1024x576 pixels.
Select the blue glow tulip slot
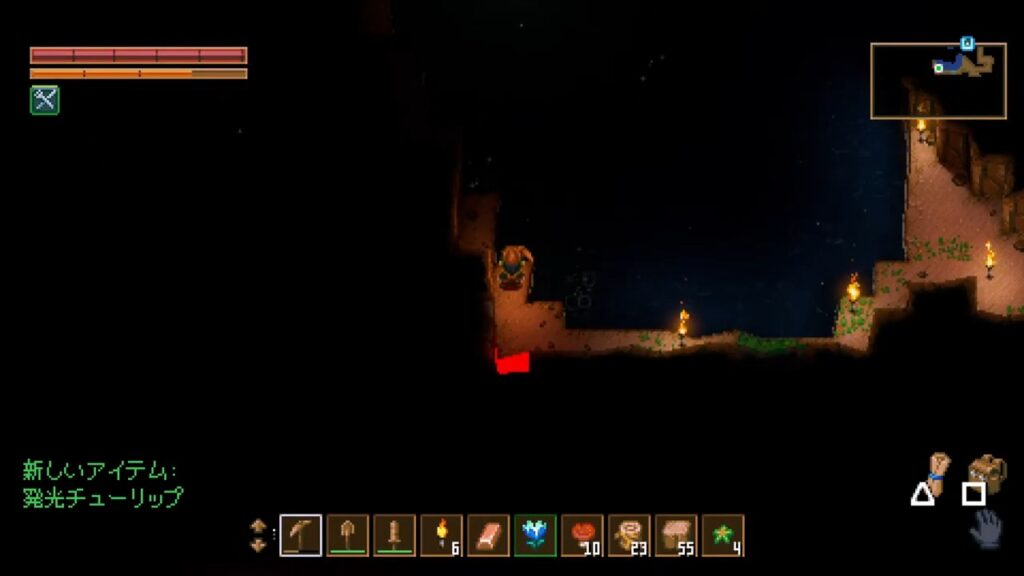tap(536, 535)
